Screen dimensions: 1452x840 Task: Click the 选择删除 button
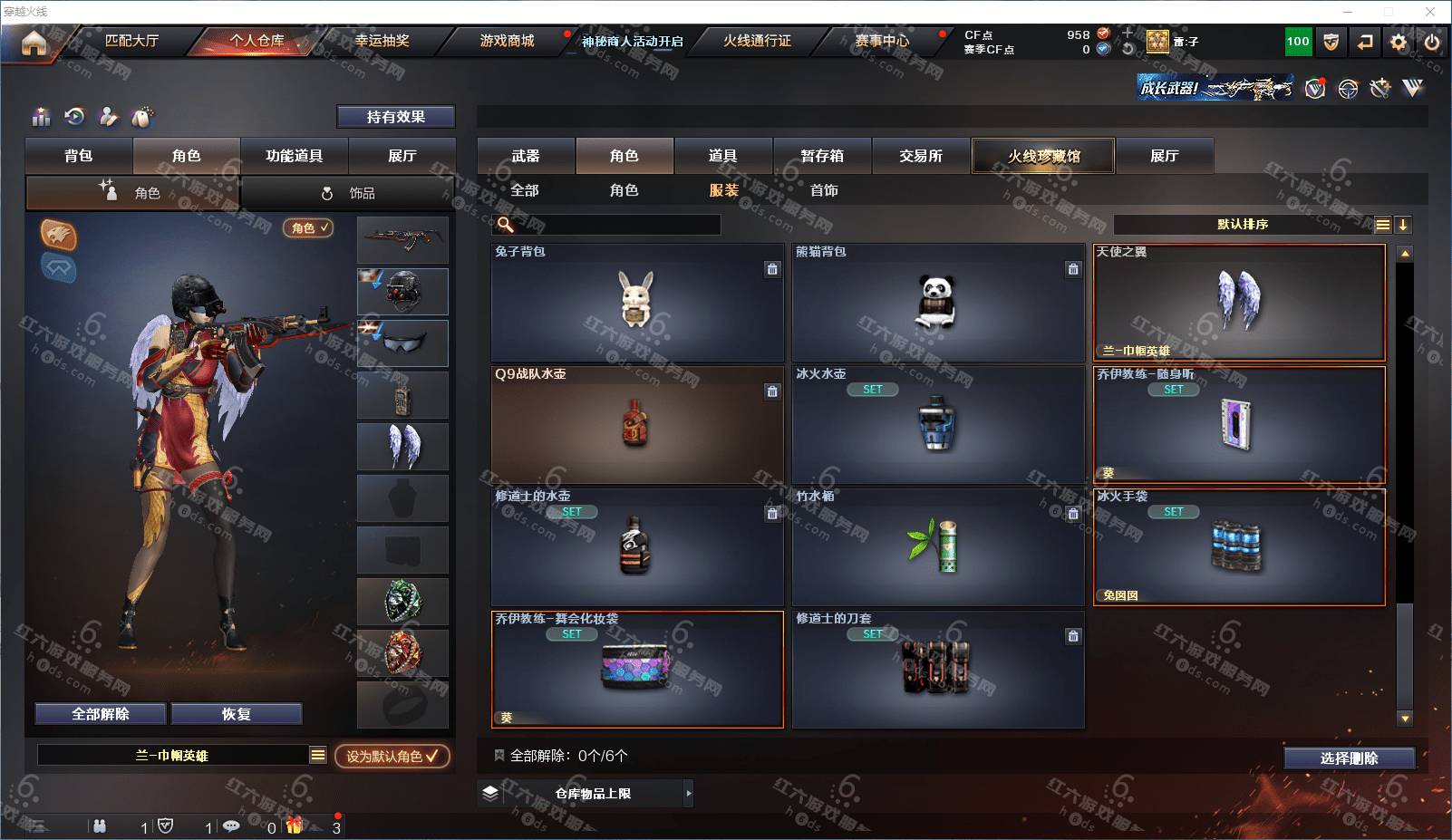[1349, 758]
